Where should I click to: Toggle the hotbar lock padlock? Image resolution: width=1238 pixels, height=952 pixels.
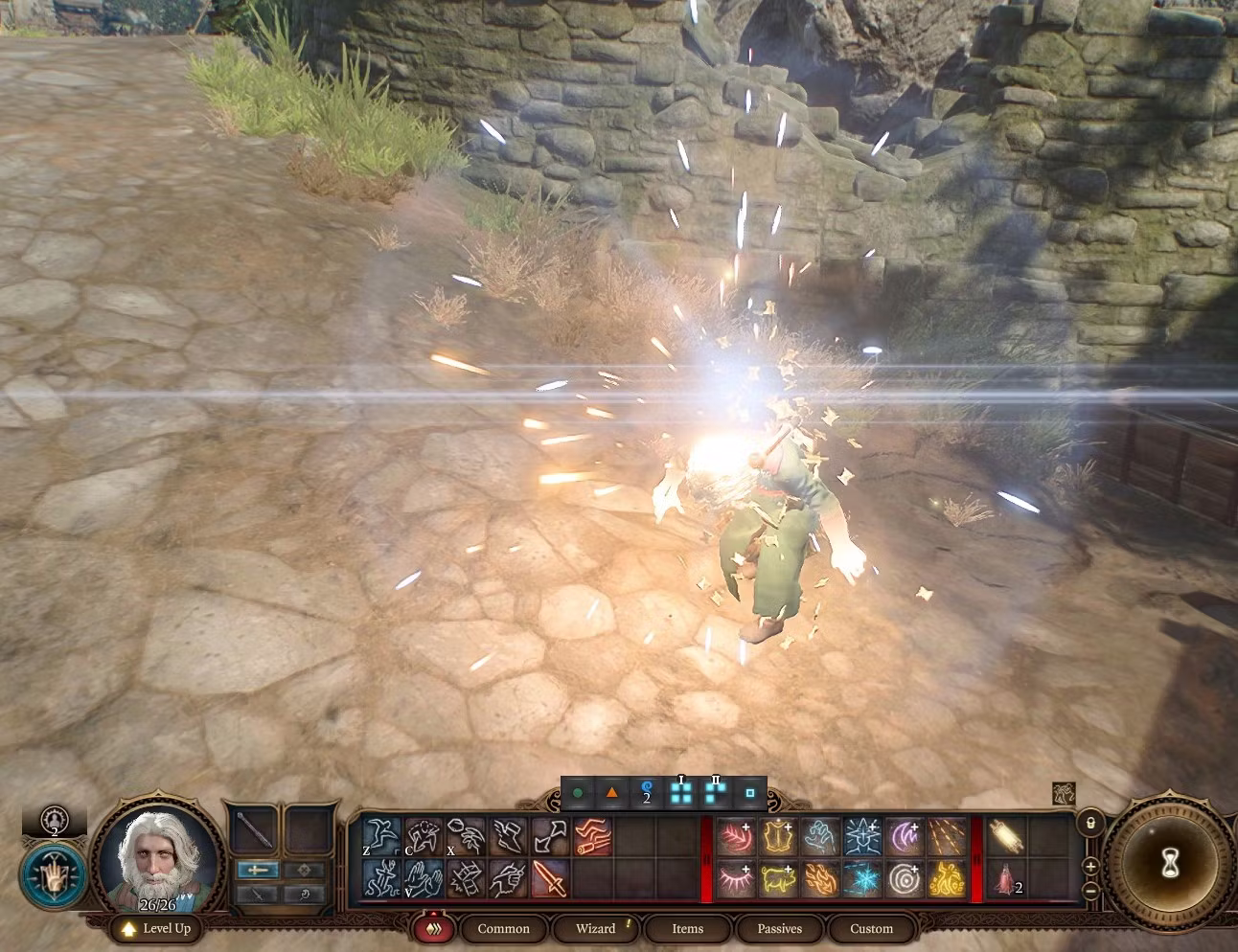point(1090,824)
